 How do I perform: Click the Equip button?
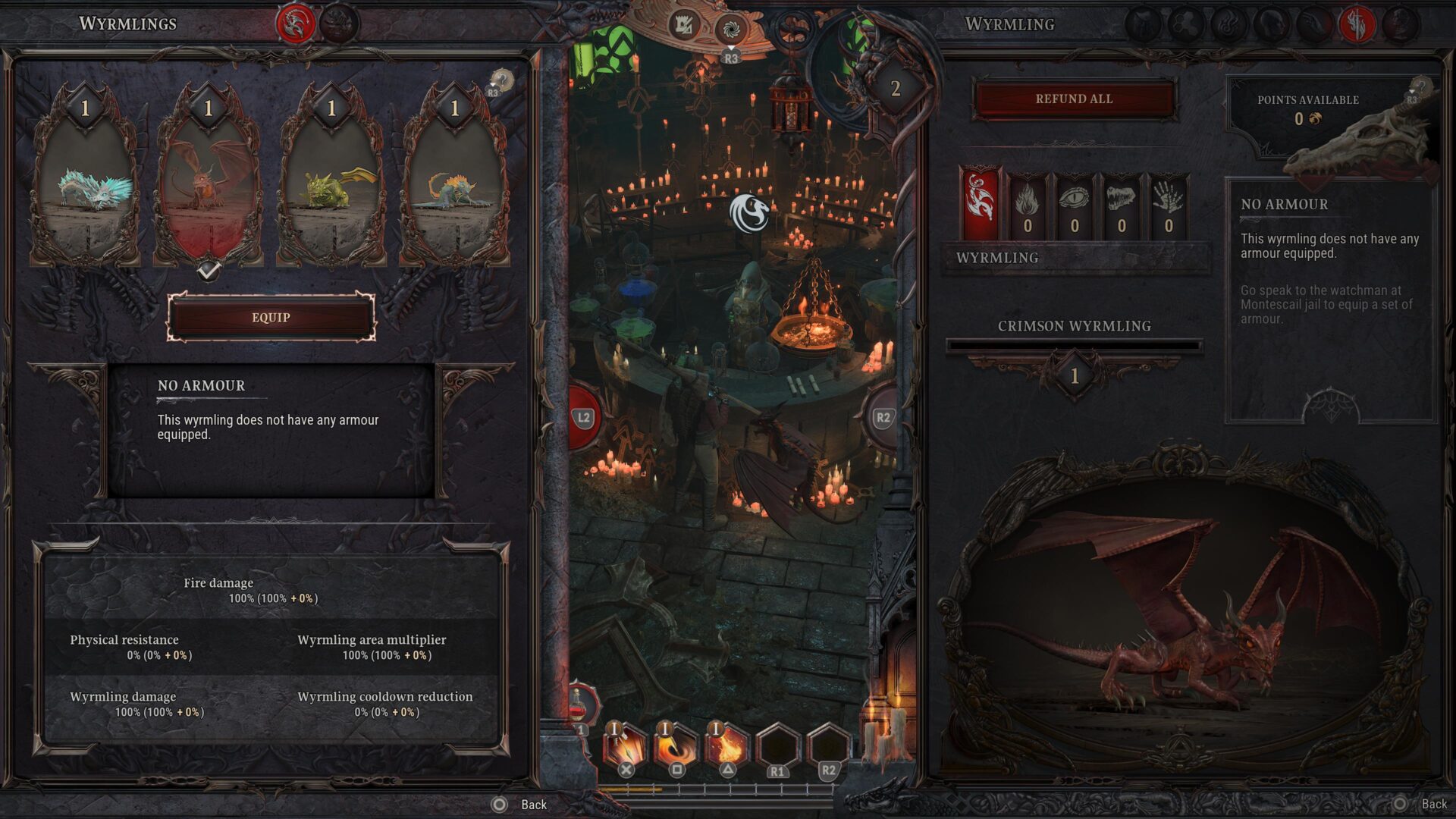click(271, 317)
